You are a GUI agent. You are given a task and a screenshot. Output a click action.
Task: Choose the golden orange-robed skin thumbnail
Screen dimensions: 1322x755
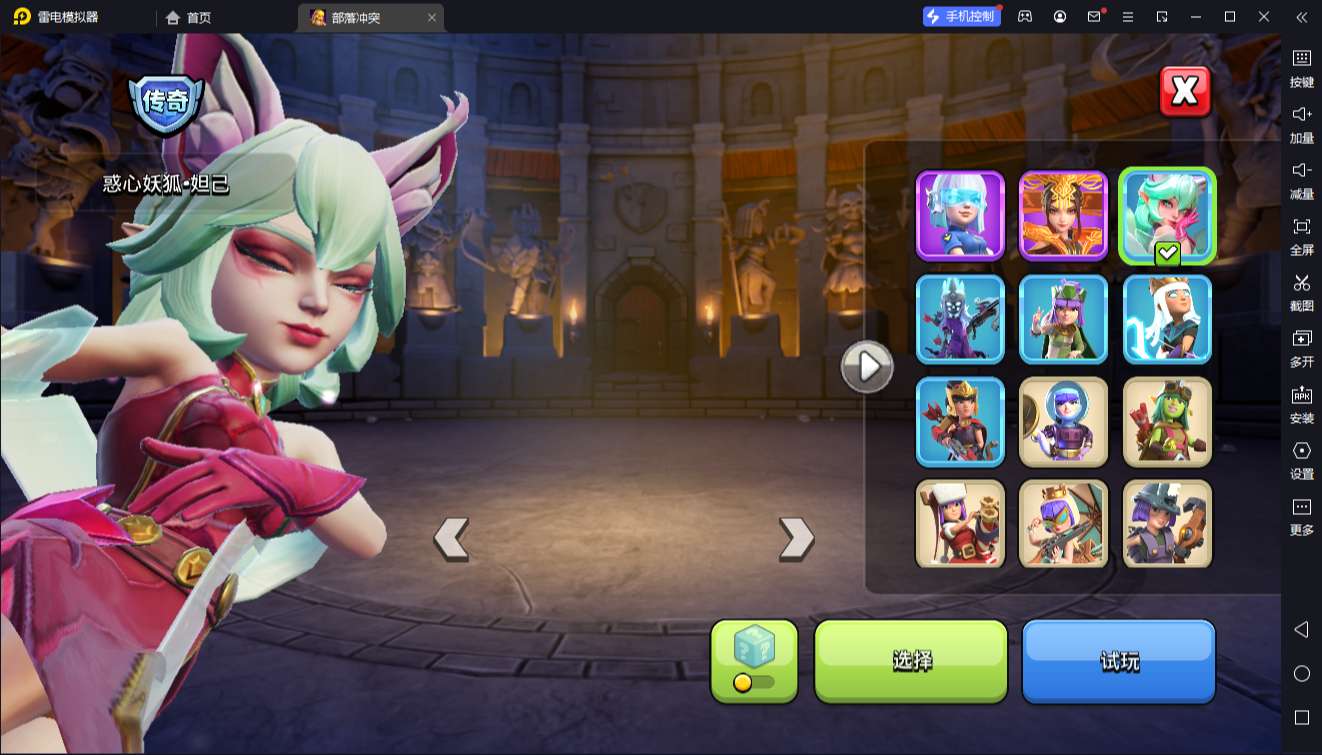(1063, 215)
